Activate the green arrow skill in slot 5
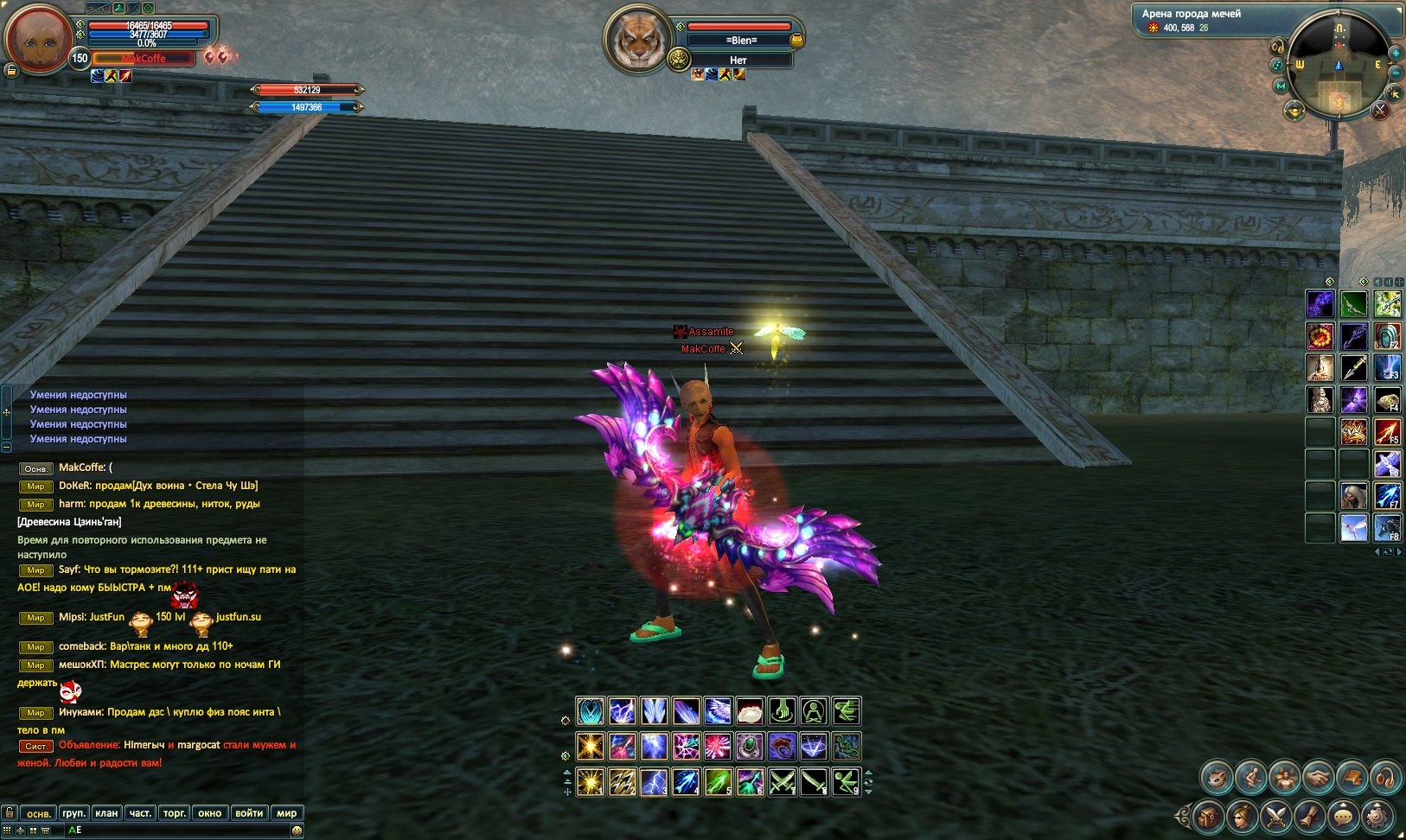This screenshot has width=1406, height=840. point(718,782)
